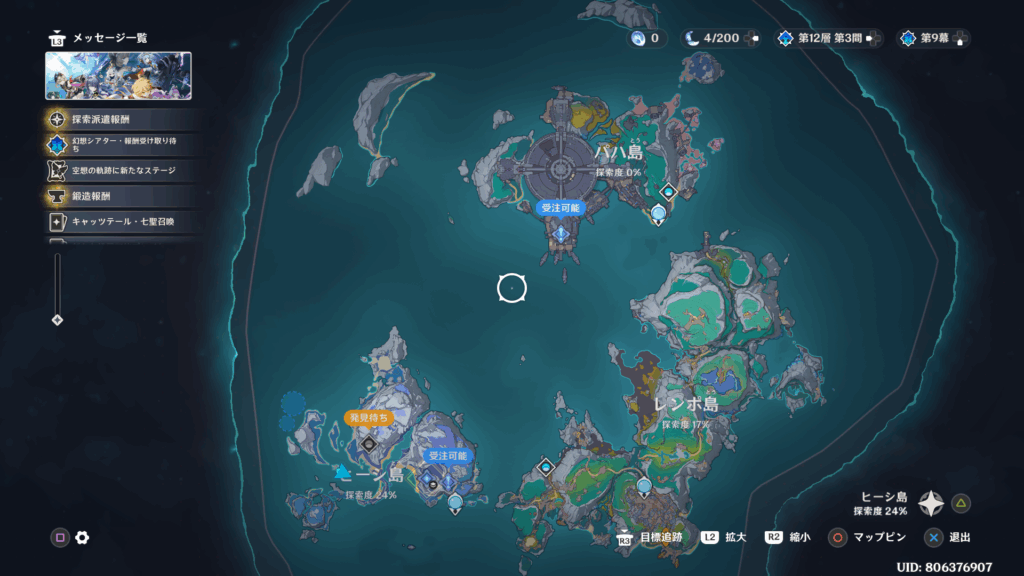The image size is (1024, 576).
Task: Click the 受注可能 marker on ヒーシ島
Action: [x=447, y=455]
